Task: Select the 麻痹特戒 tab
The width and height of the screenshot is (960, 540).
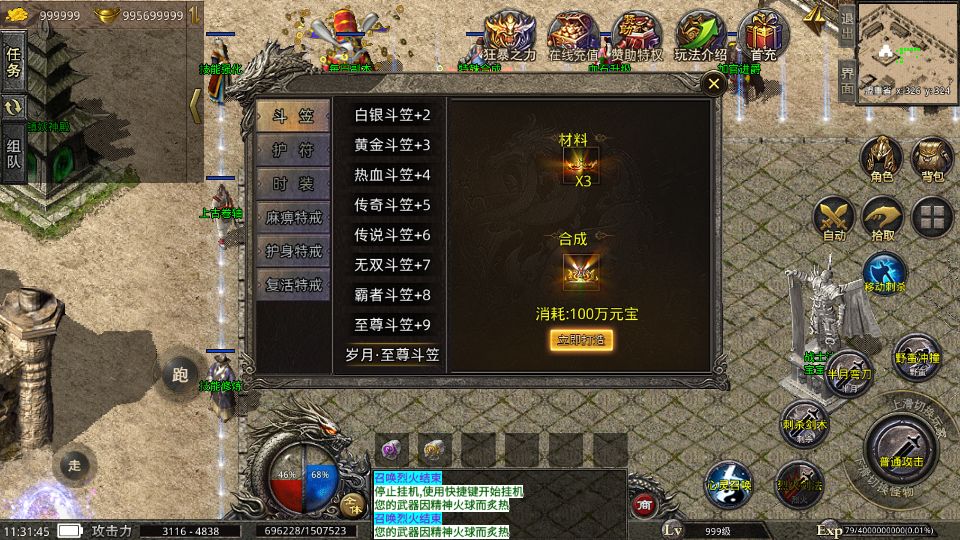Action: [292, 217]
